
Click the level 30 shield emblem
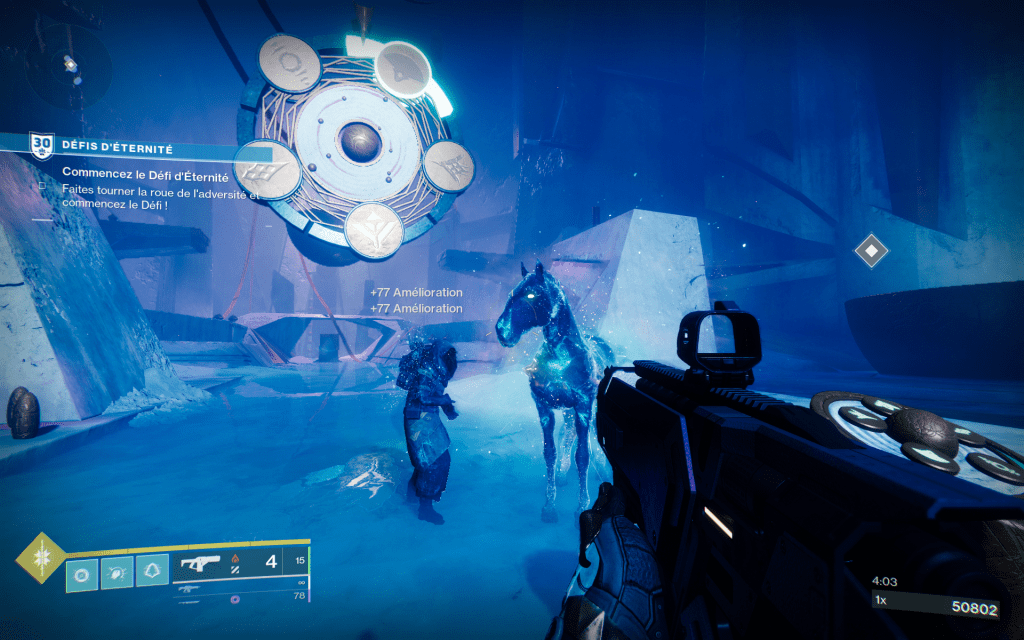(x=41, y=146)
